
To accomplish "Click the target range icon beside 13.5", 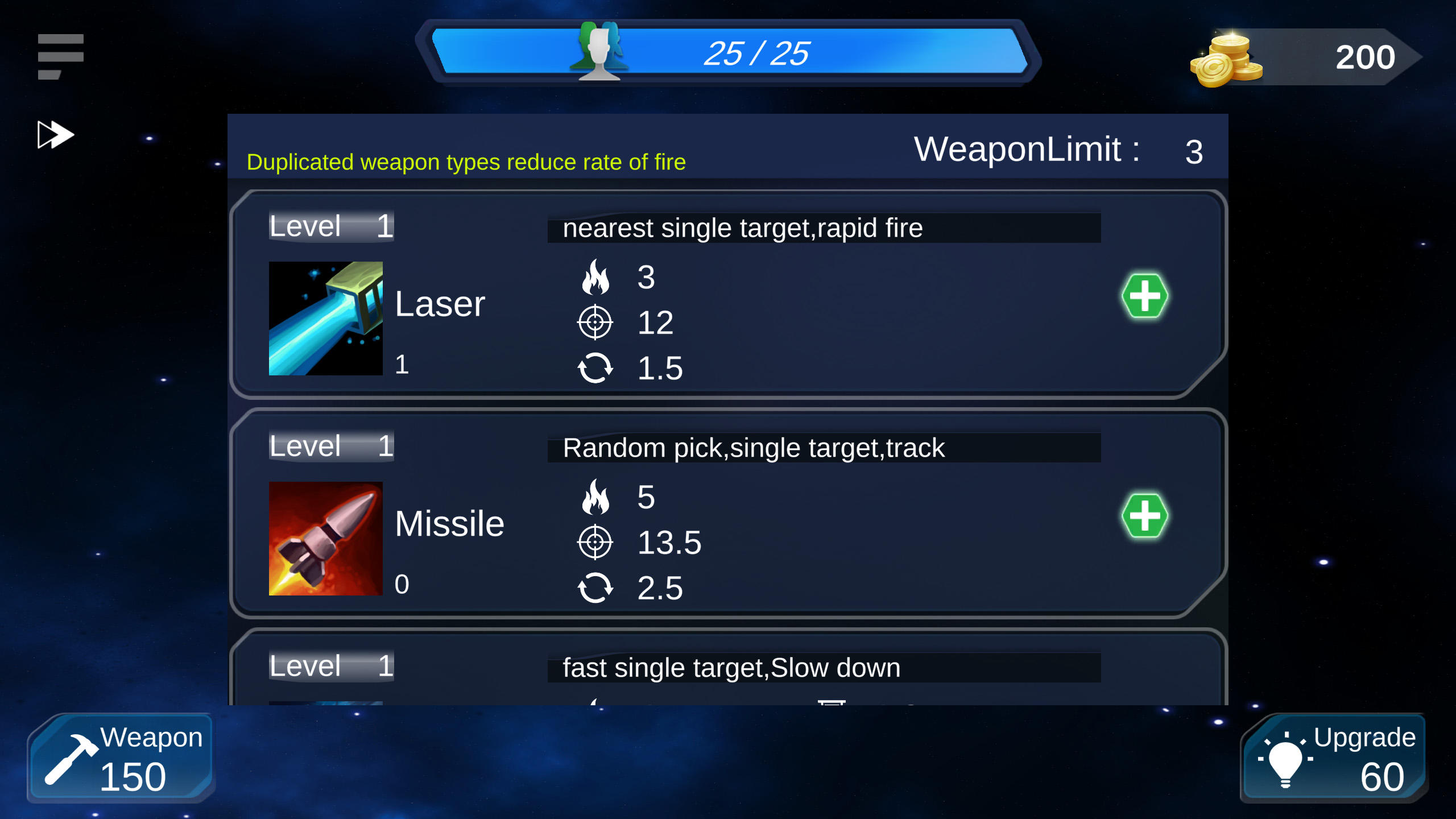I will point(596,541).
